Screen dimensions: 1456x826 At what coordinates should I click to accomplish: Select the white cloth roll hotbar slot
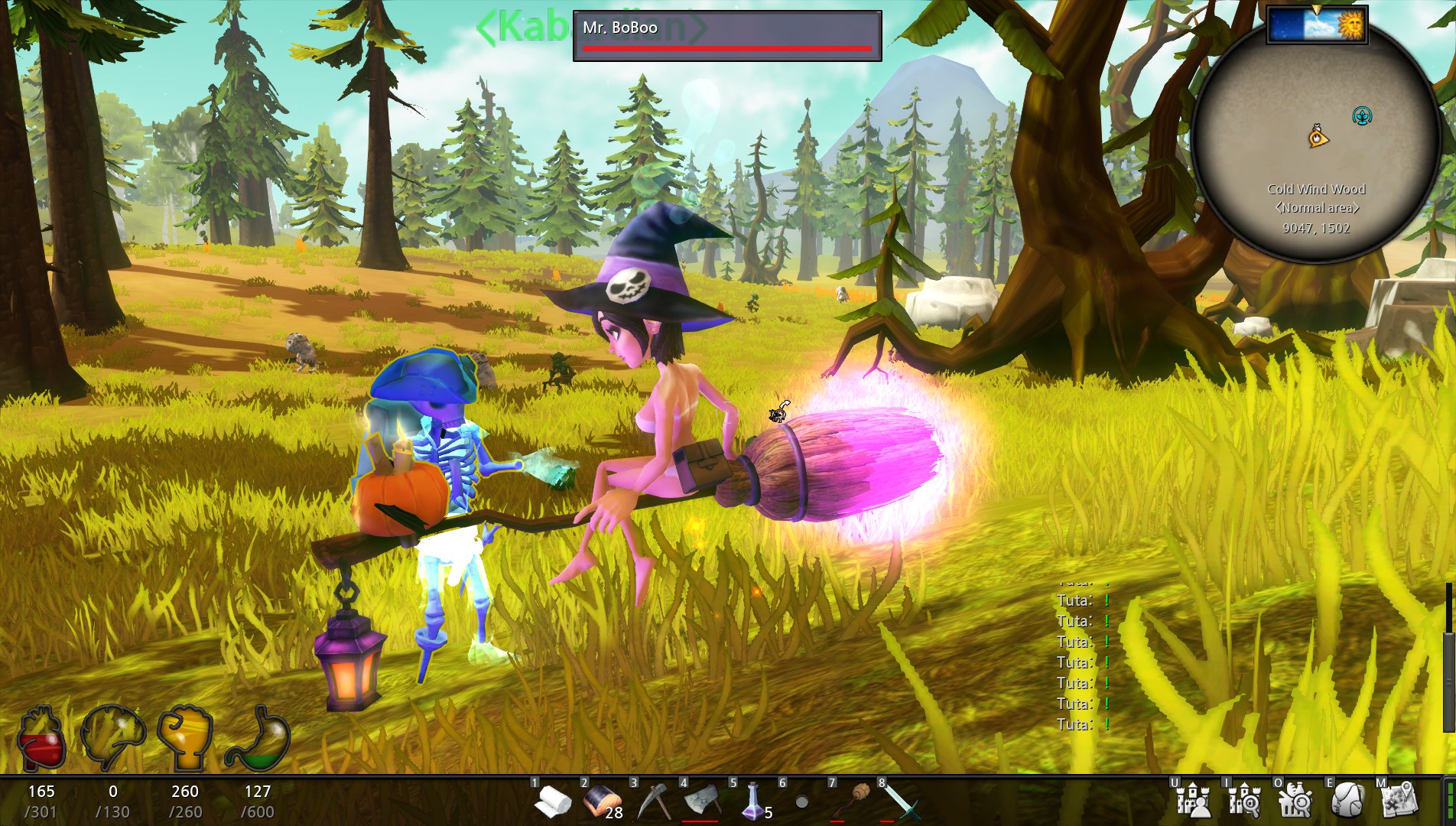click(552, 802)
